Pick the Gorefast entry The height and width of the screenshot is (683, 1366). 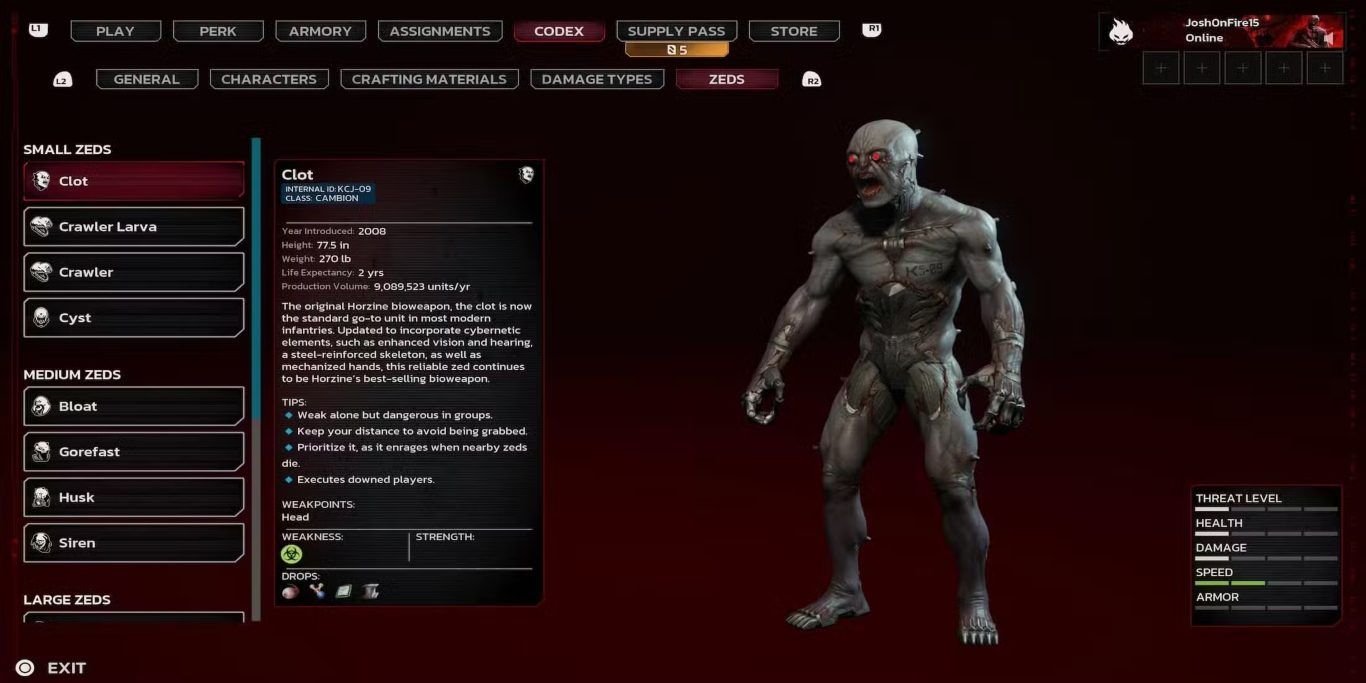click(134, 452)
